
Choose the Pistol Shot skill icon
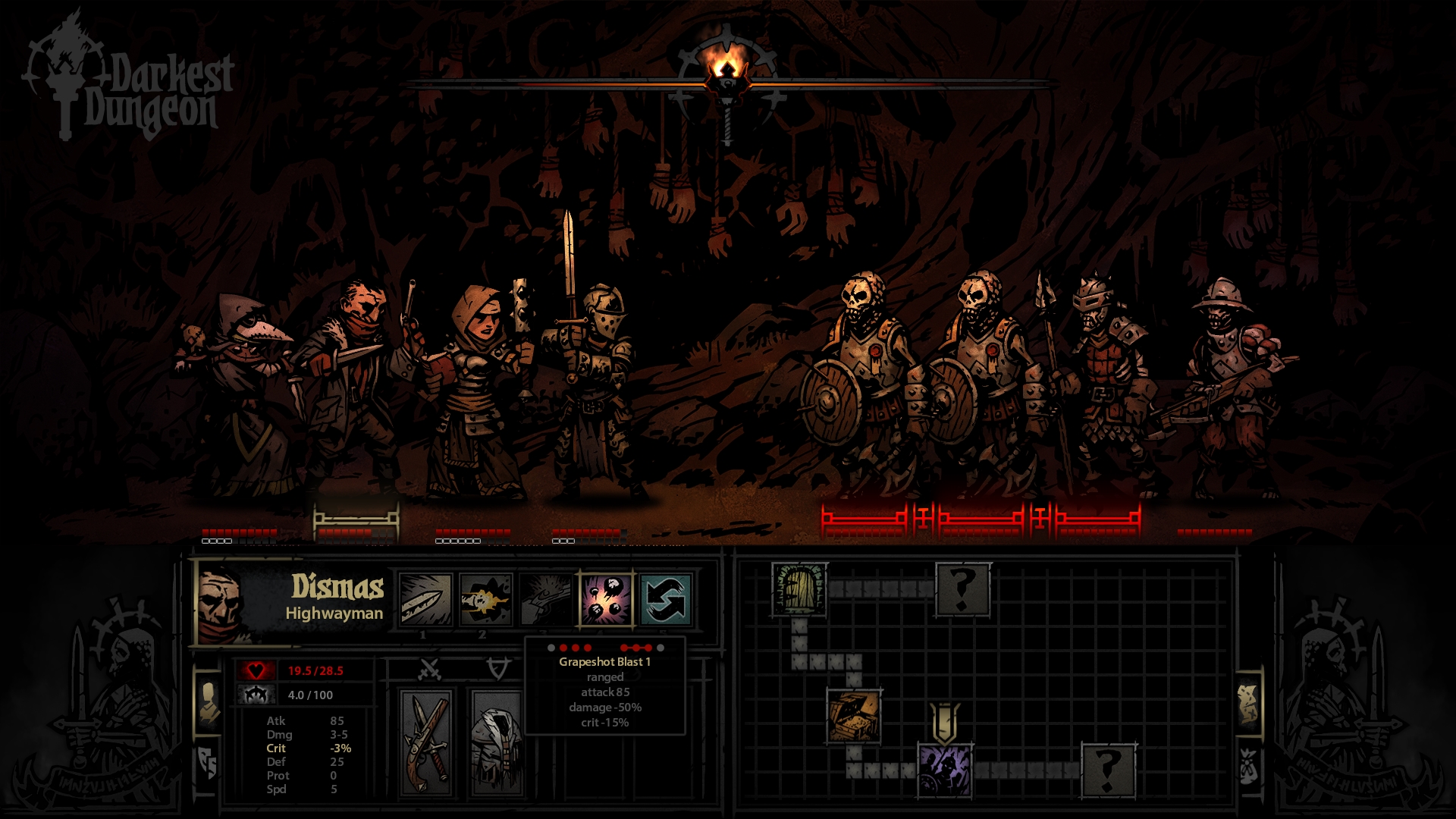485,599
